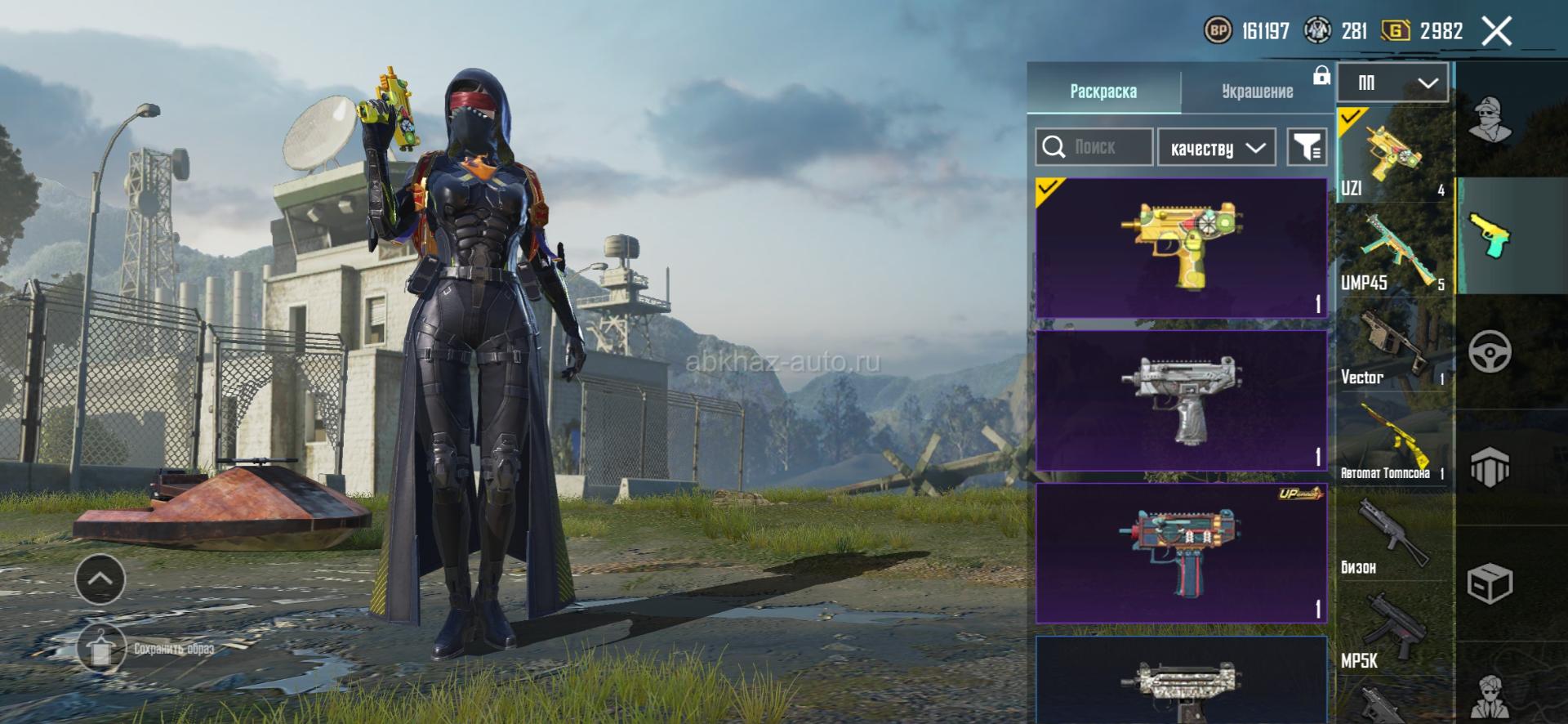Pick the red and teal upgradable UZI skin

pyautogui.click(x=1181, y=553)
